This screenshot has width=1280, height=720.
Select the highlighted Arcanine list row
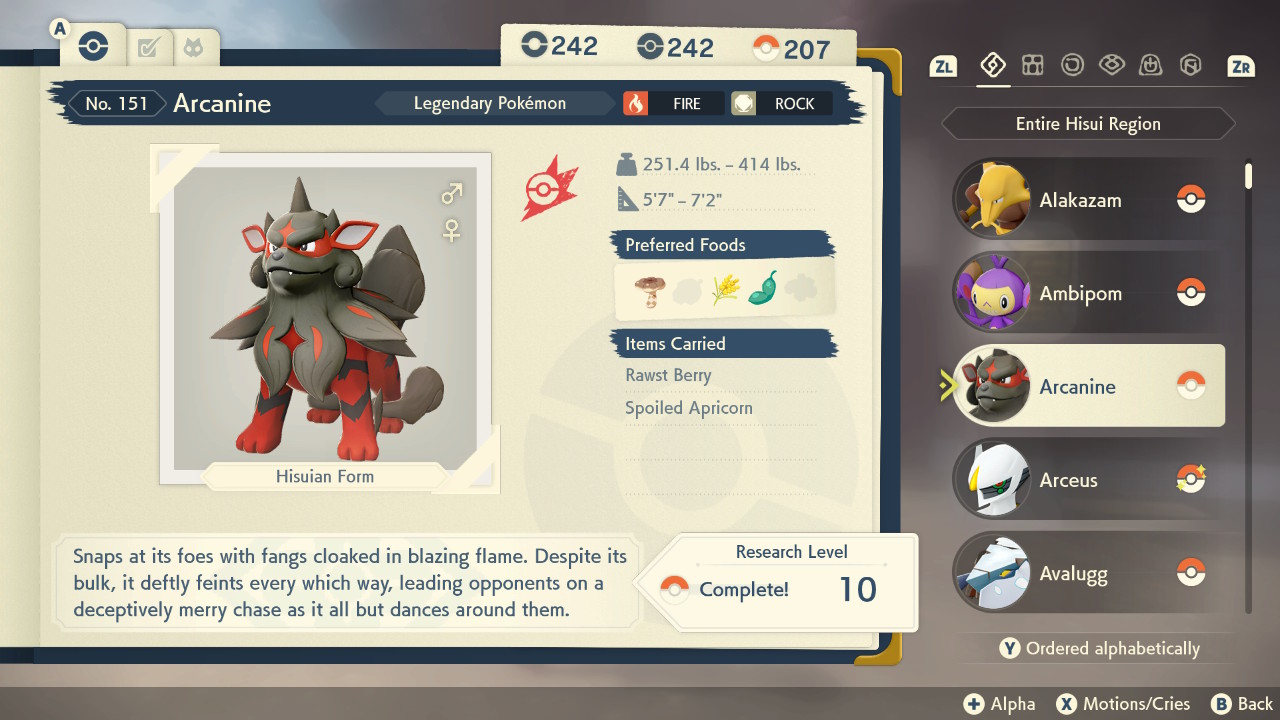pyautogui.click(x=1088, y=387)
